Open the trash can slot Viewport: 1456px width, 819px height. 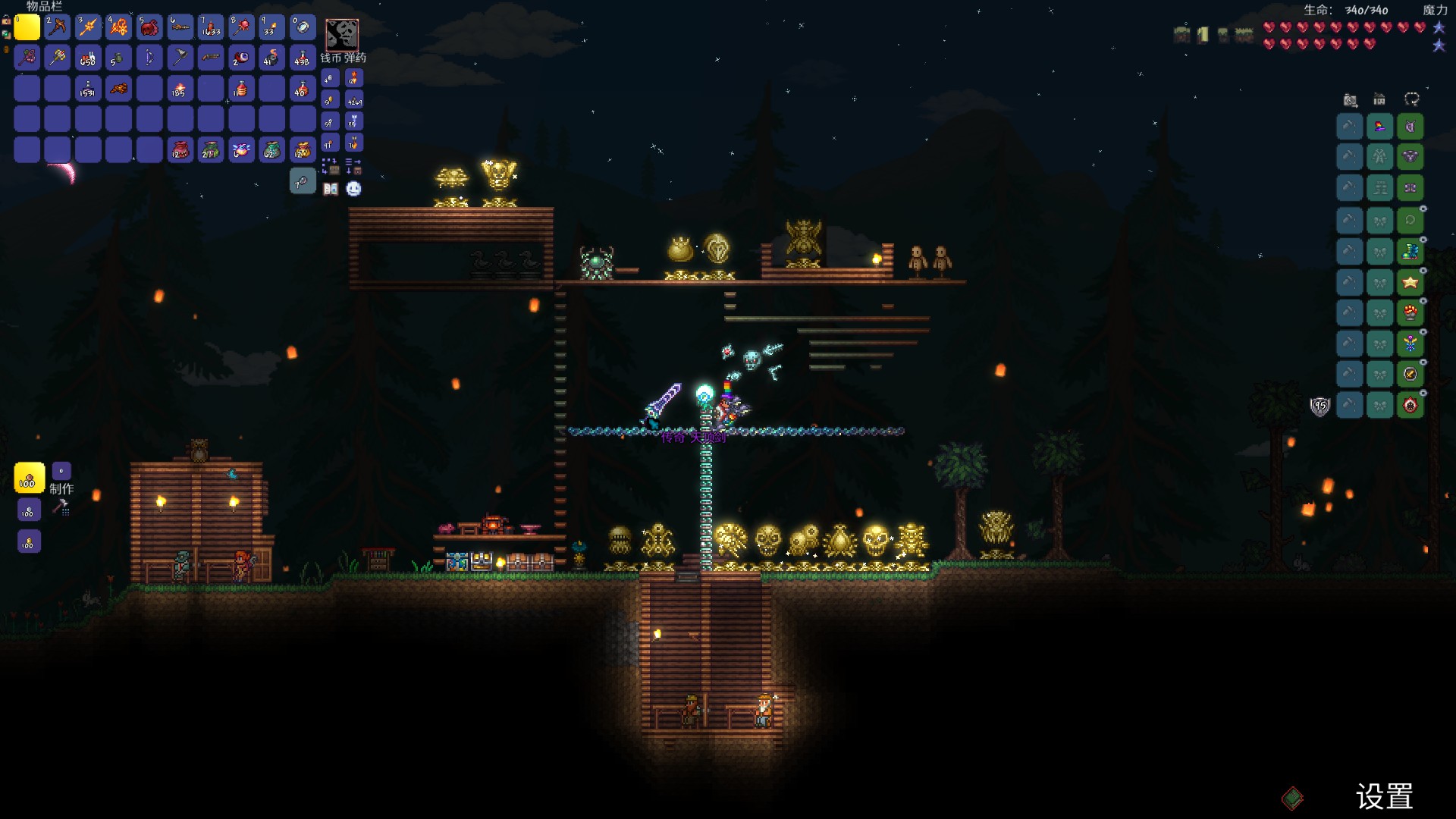[303, 181]
